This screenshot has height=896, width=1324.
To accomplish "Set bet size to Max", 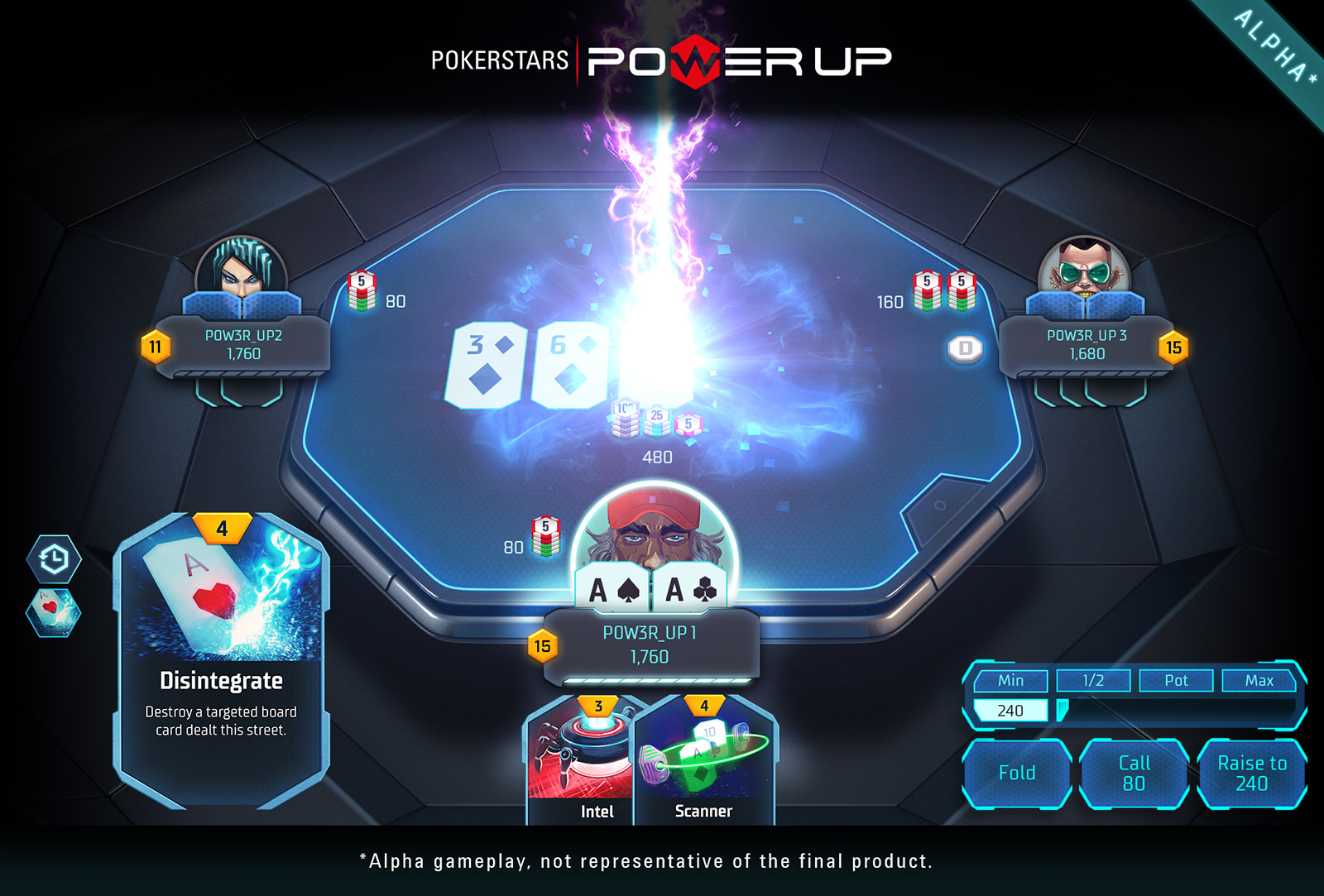I will pyautogui.click(x=1259, y=681).
